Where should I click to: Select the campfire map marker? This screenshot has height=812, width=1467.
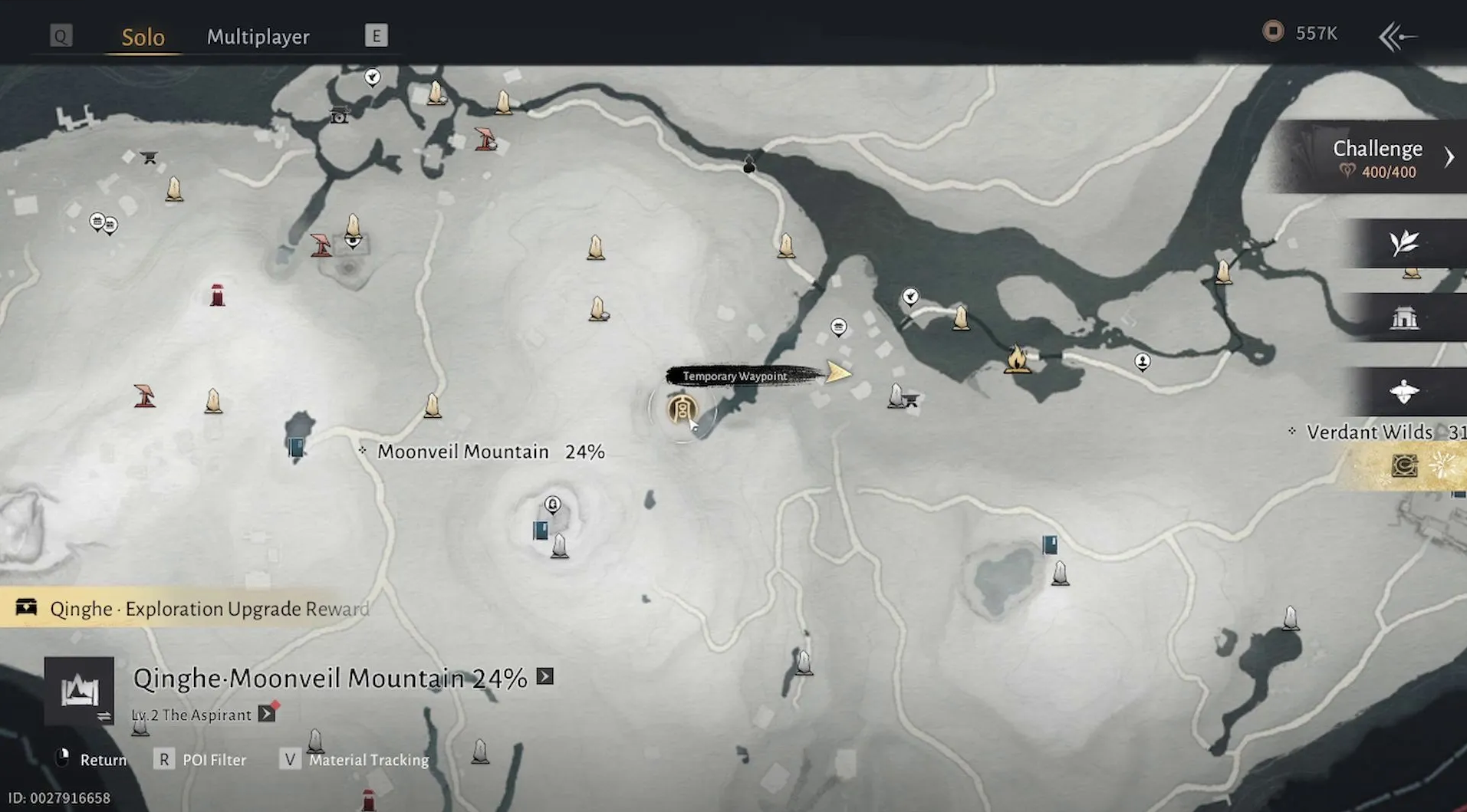1017,359
